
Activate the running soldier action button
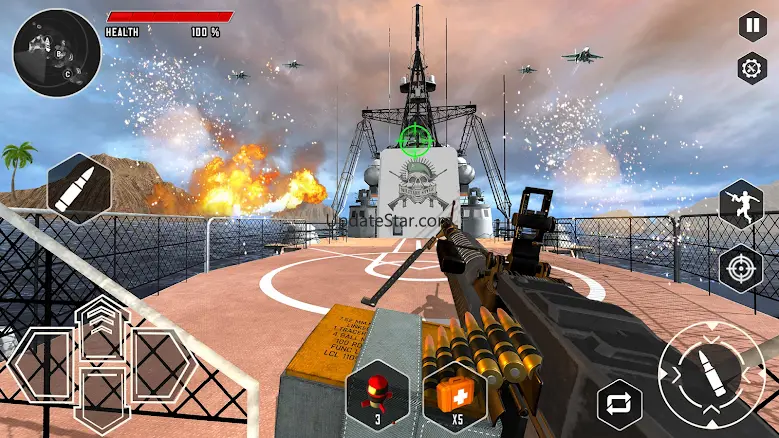click(742, 204)
